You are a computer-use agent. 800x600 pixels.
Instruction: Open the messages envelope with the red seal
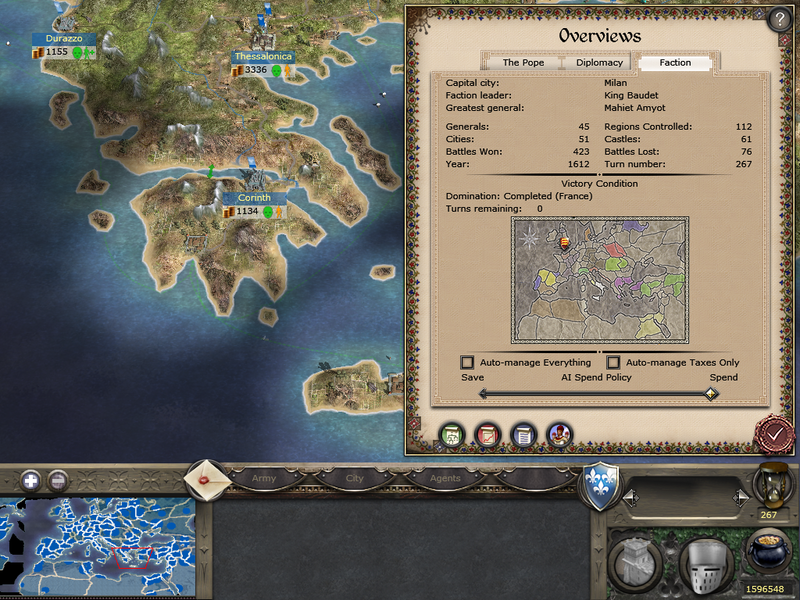205,478
